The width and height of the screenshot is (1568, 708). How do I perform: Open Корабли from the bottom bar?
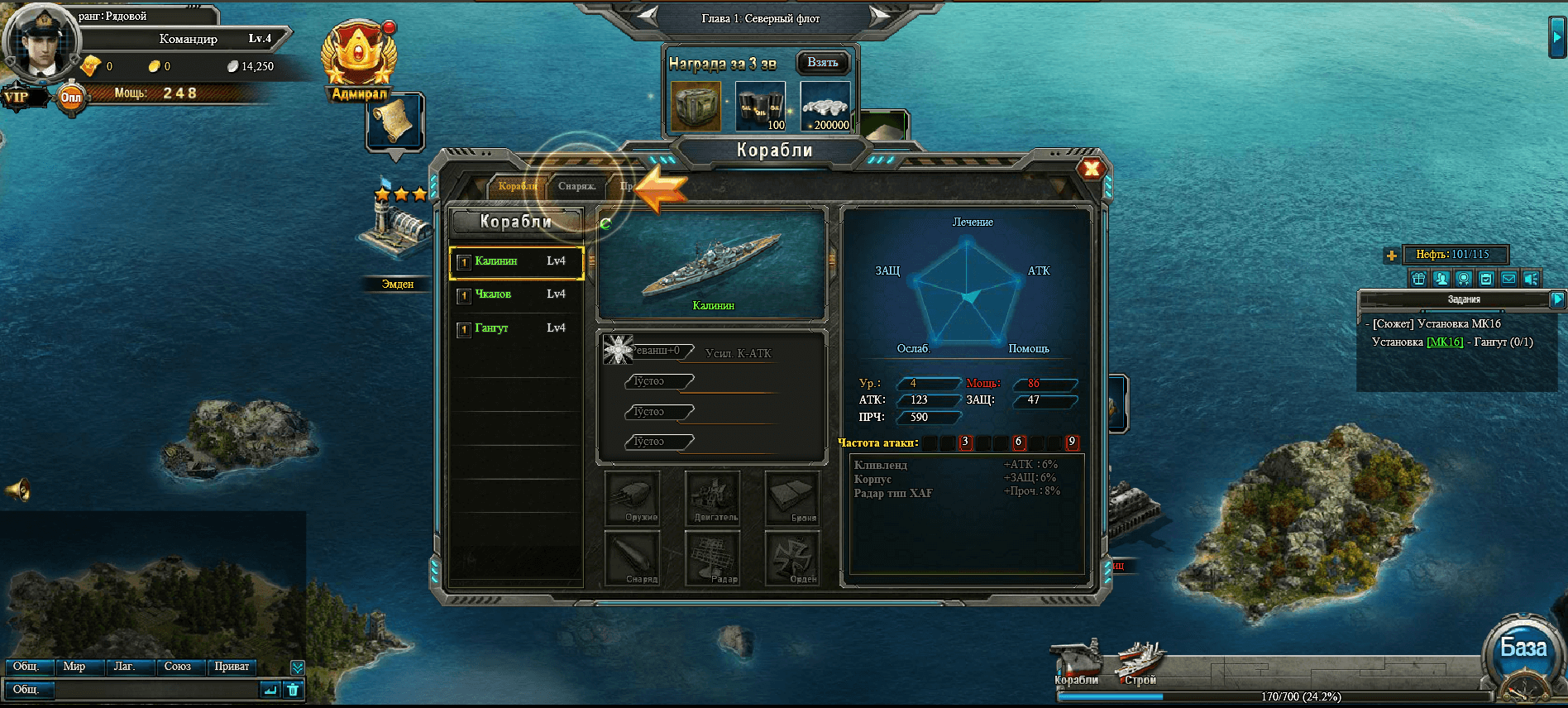pyautogui.click(x=1076, y=663)
